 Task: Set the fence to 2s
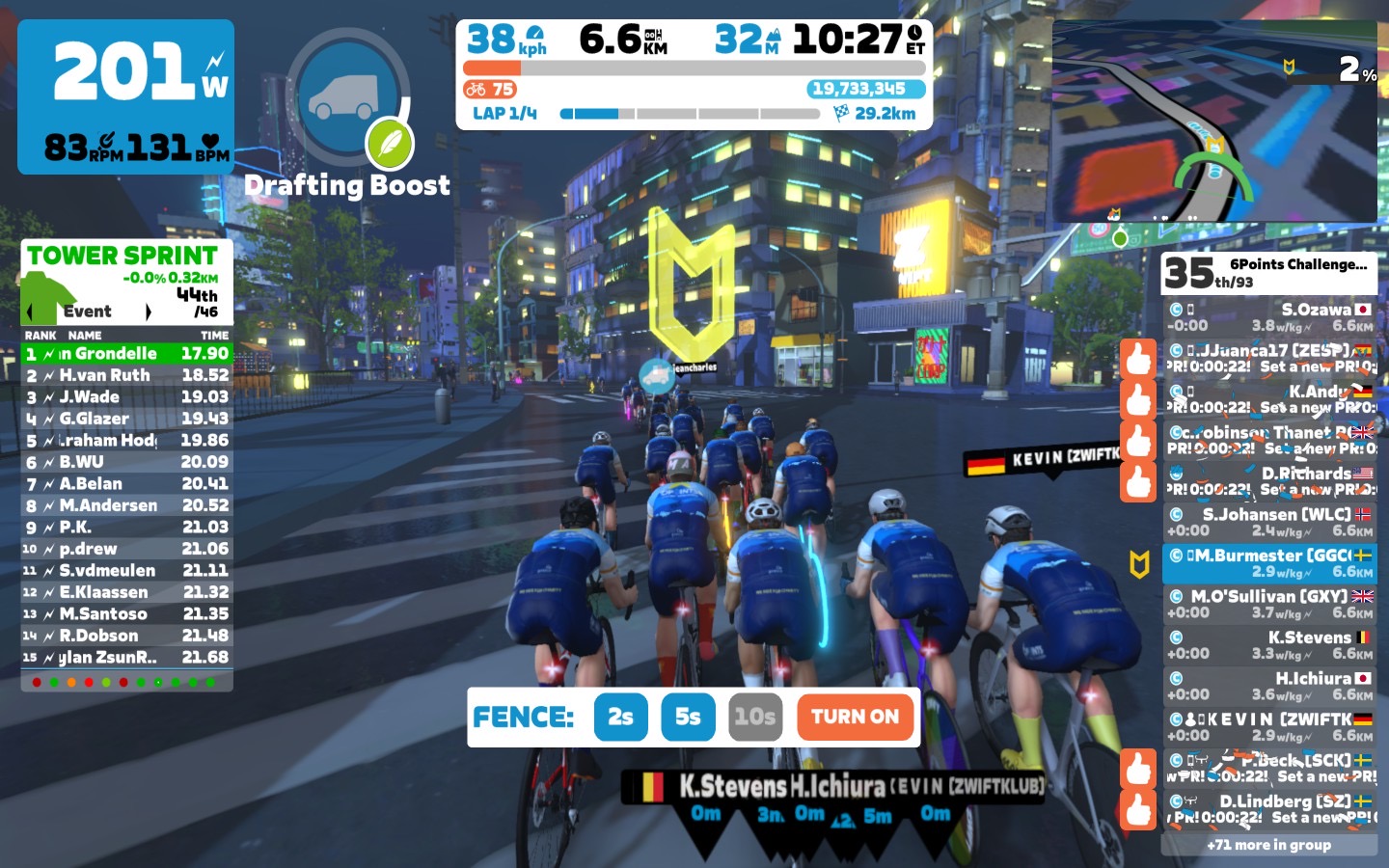620,717
